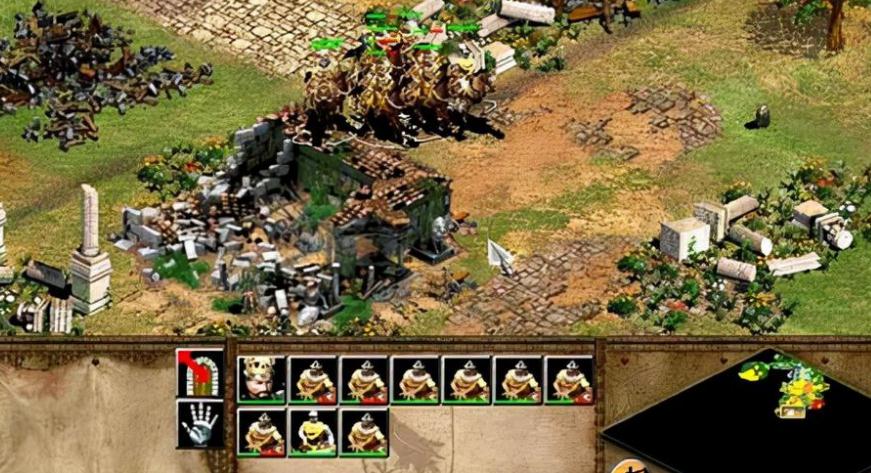This screenshot has width=871, height=473.
Task: Activate the white hand stop command
Action: tap(199, 422)
